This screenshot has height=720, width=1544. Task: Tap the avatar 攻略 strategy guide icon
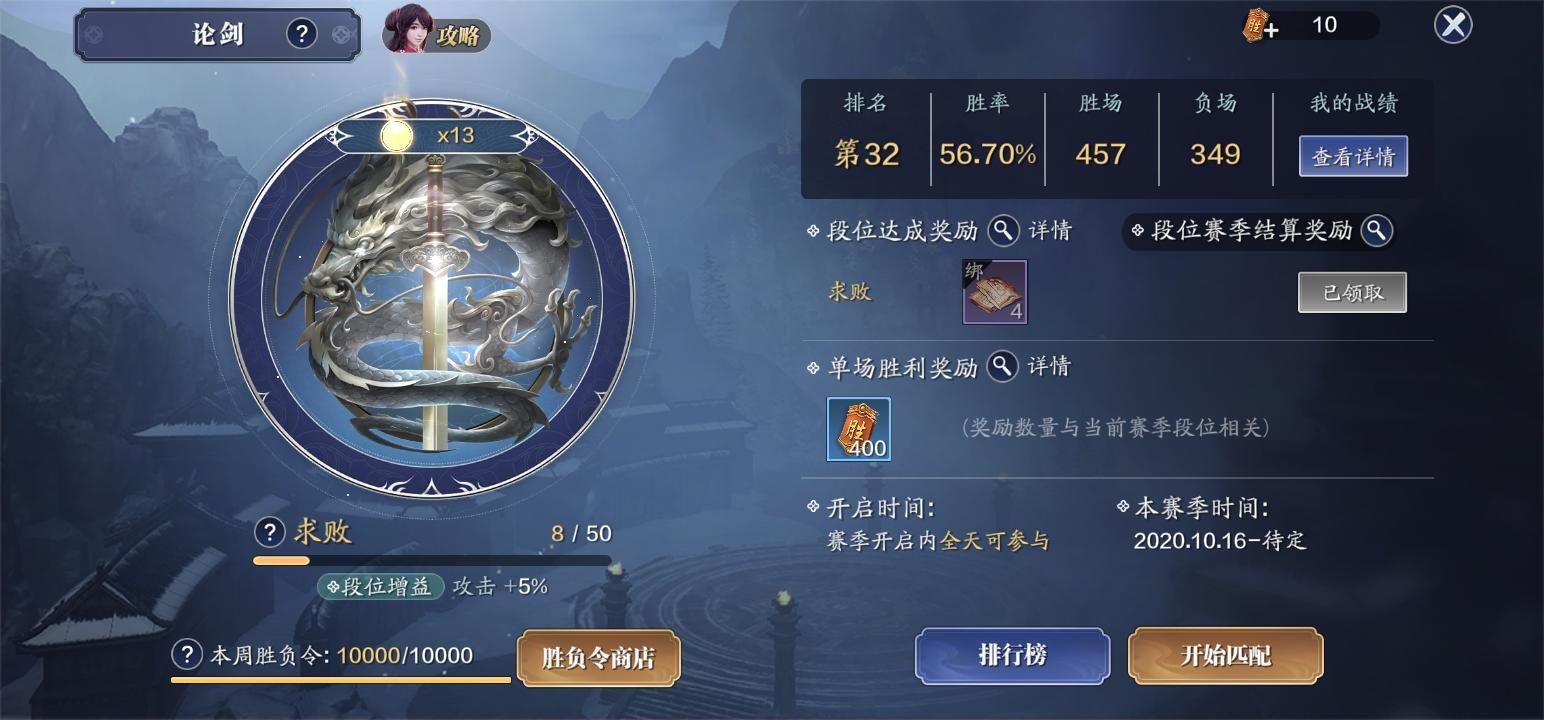click(x=438, y=33)
